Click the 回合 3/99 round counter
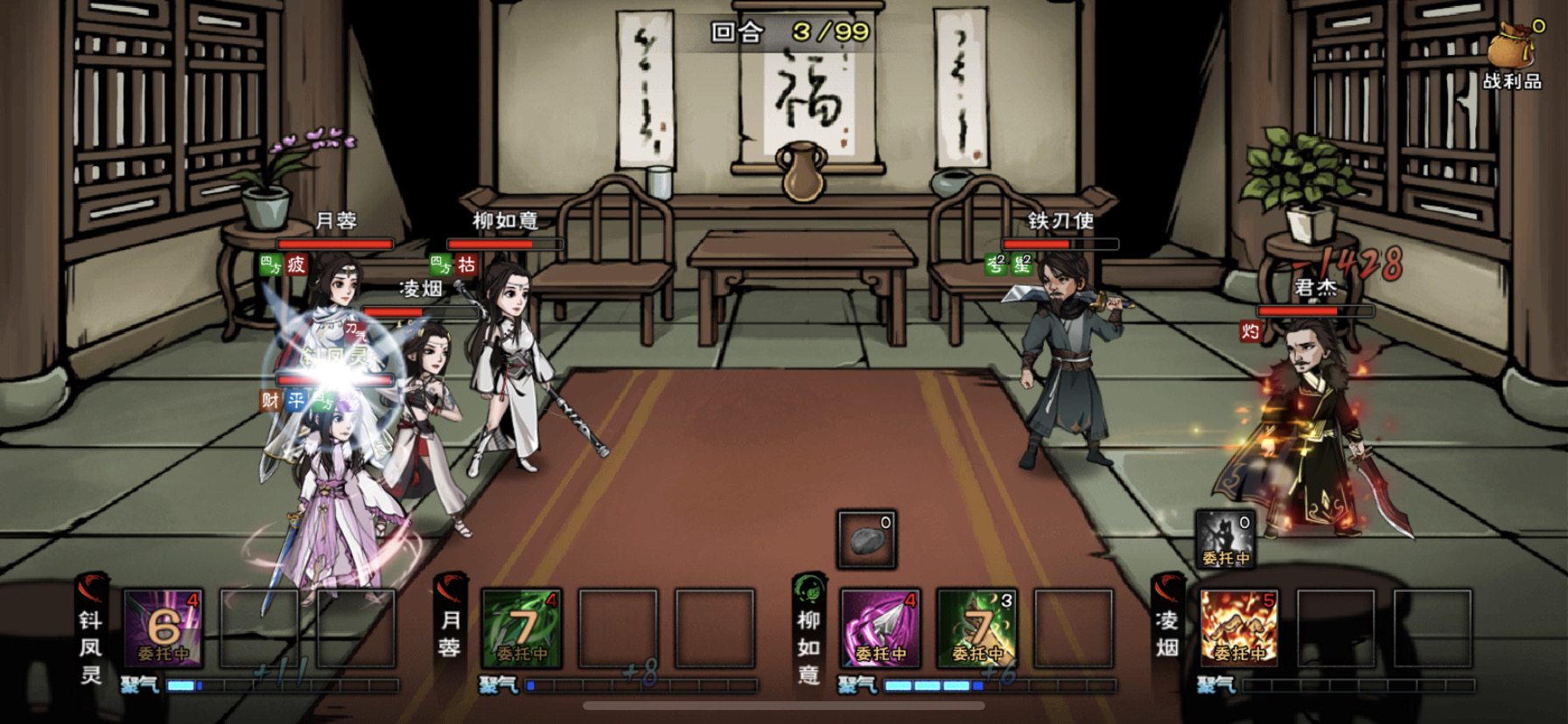Screen dimensions: 1568x724 [x=778, y=33]
